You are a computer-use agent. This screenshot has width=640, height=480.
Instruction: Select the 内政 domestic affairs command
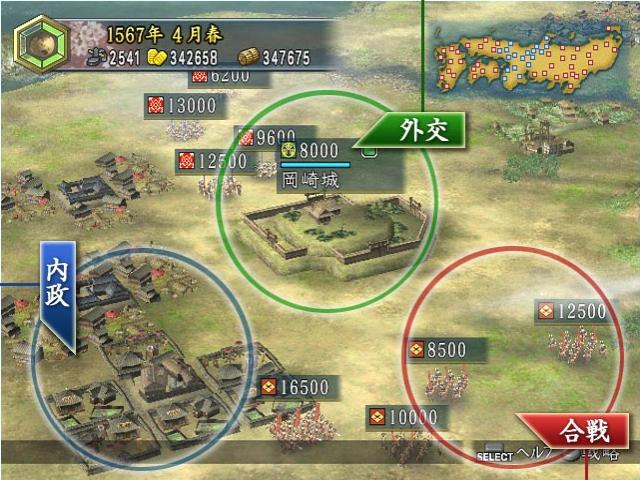58,296
